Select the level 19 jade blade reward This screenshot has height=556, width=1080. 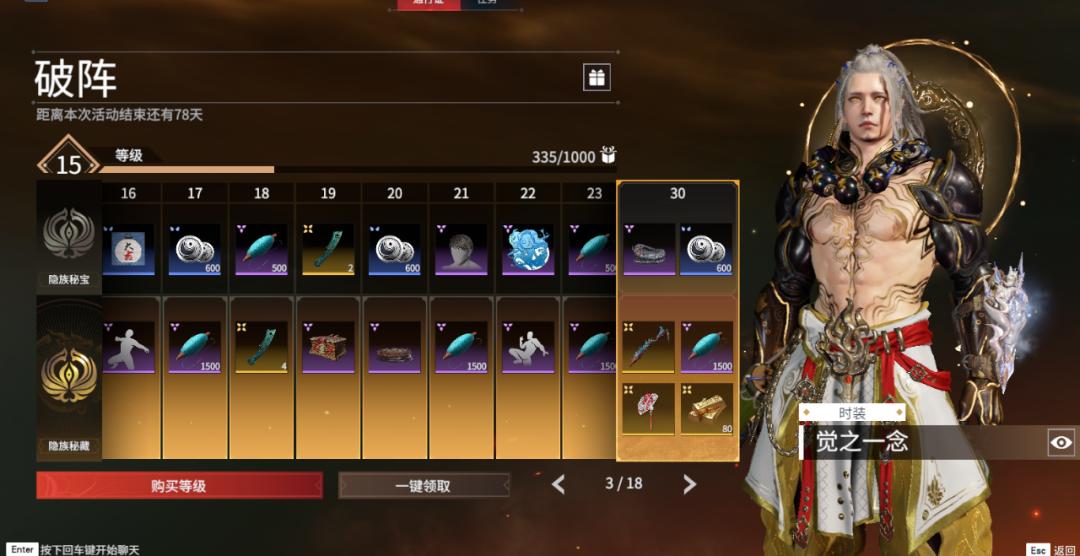click(x=328, y=249)
